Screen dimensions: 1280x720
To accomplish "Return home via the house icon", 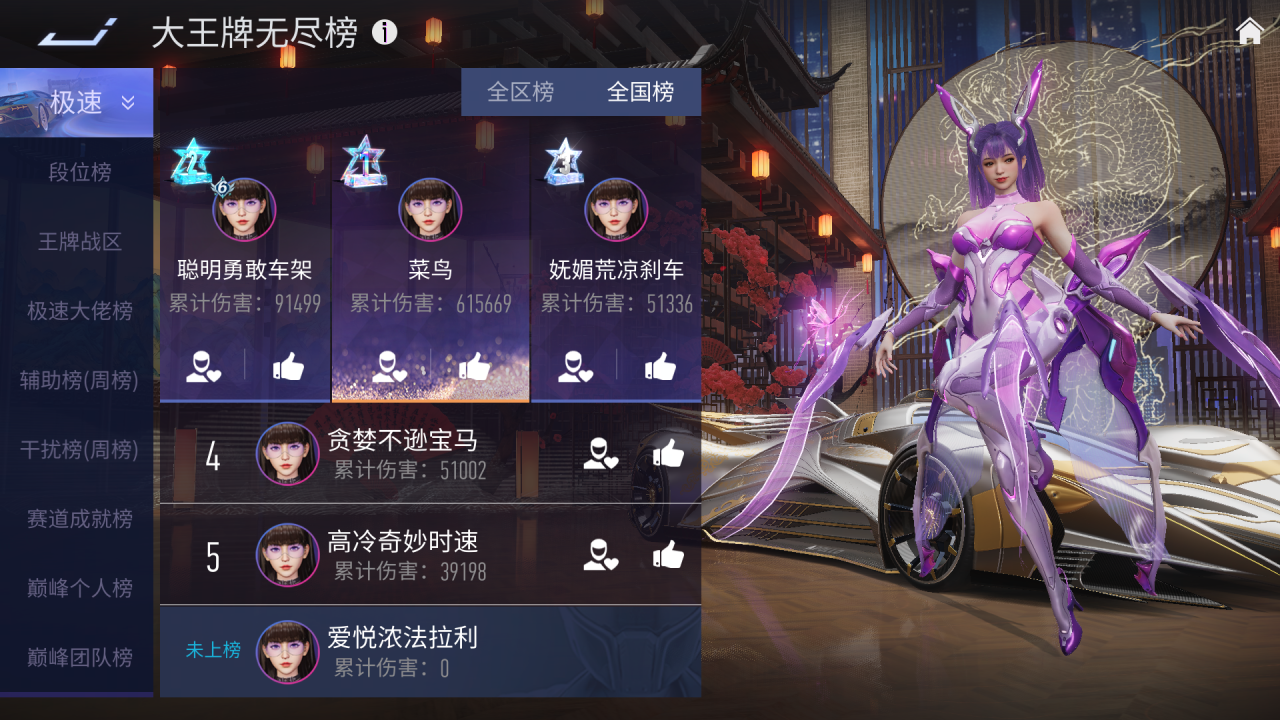I will click(1250, 32).
